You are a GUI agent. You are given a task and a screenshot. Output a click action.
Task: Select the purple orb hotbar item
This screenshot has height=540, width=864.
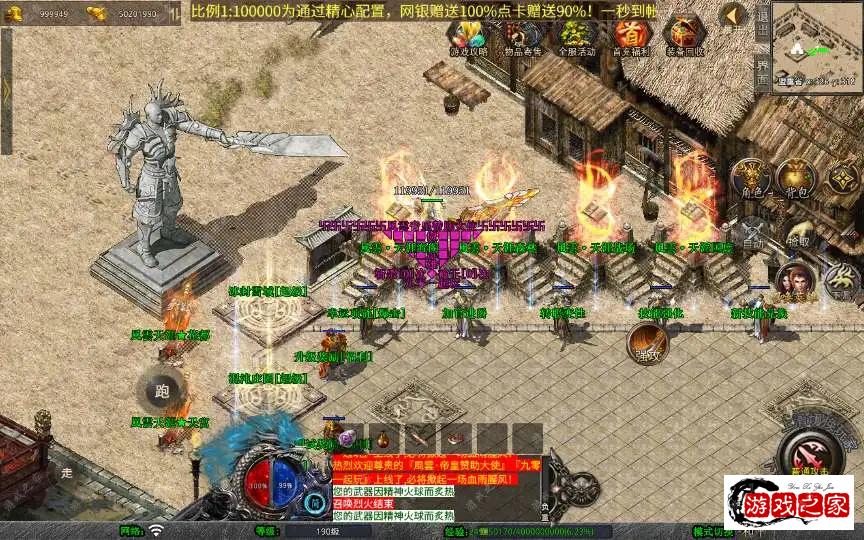coord(346,438)
